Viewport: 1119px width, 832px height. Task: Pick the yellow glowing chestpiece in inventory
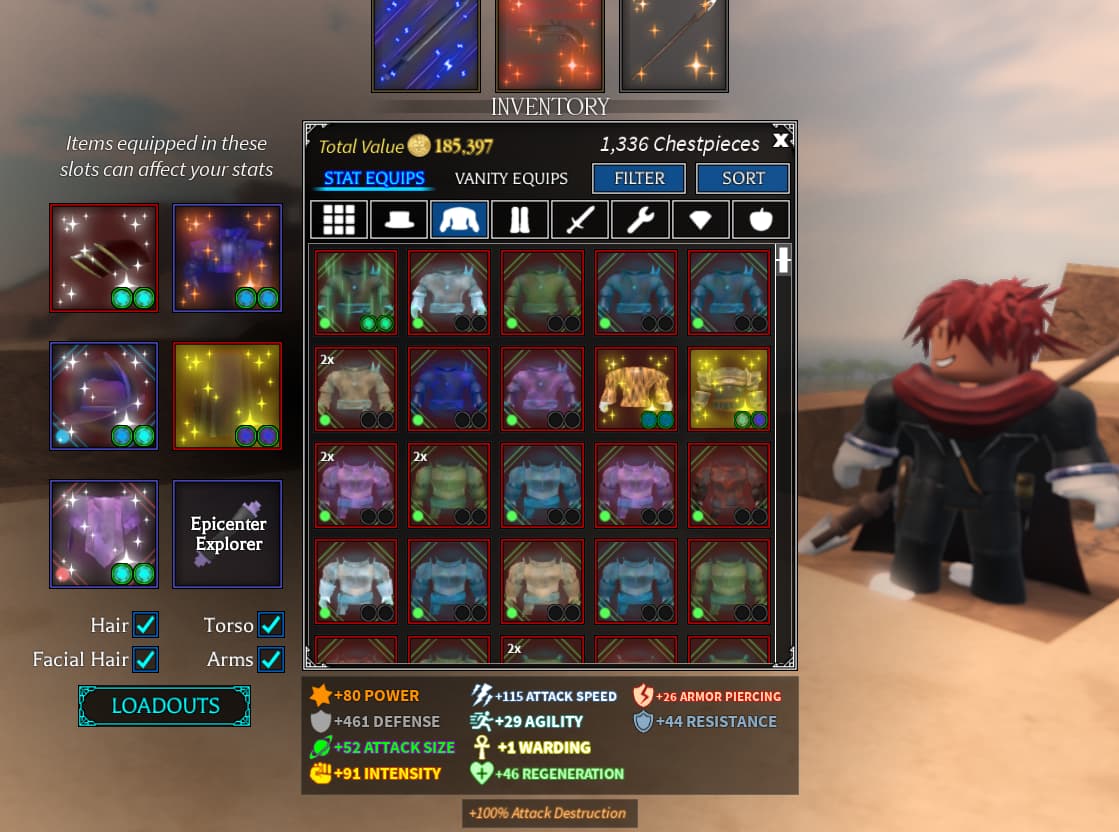729,389
